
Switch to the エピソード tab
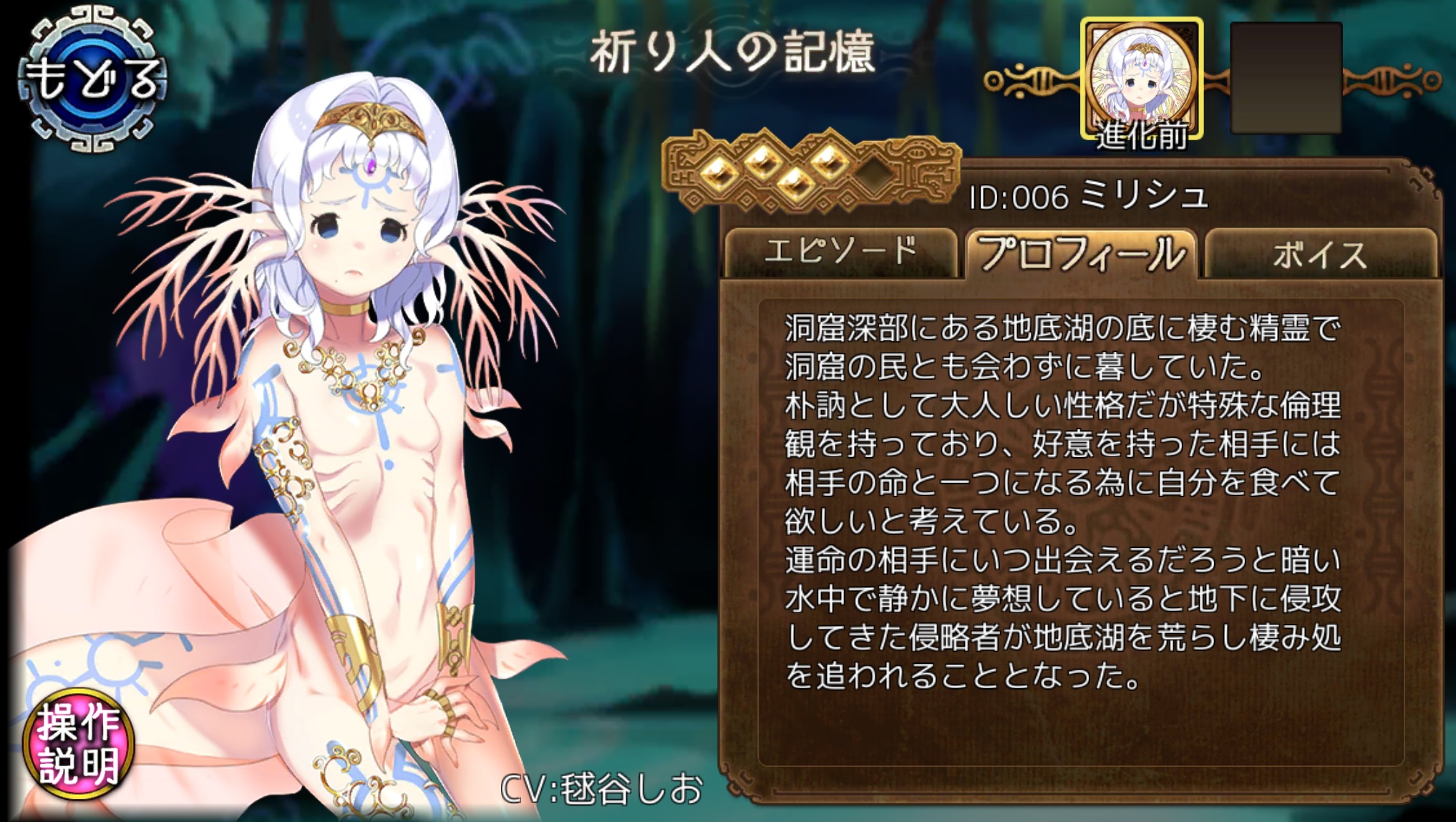point(840,253)
